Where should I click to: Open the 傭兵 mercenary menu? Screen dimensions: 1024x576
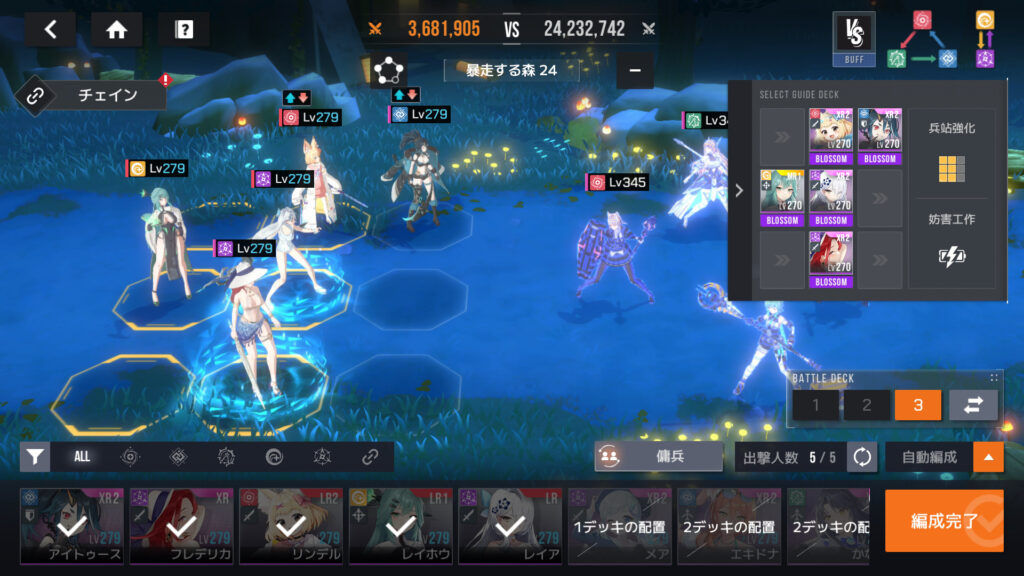click(x=658, y=457)
